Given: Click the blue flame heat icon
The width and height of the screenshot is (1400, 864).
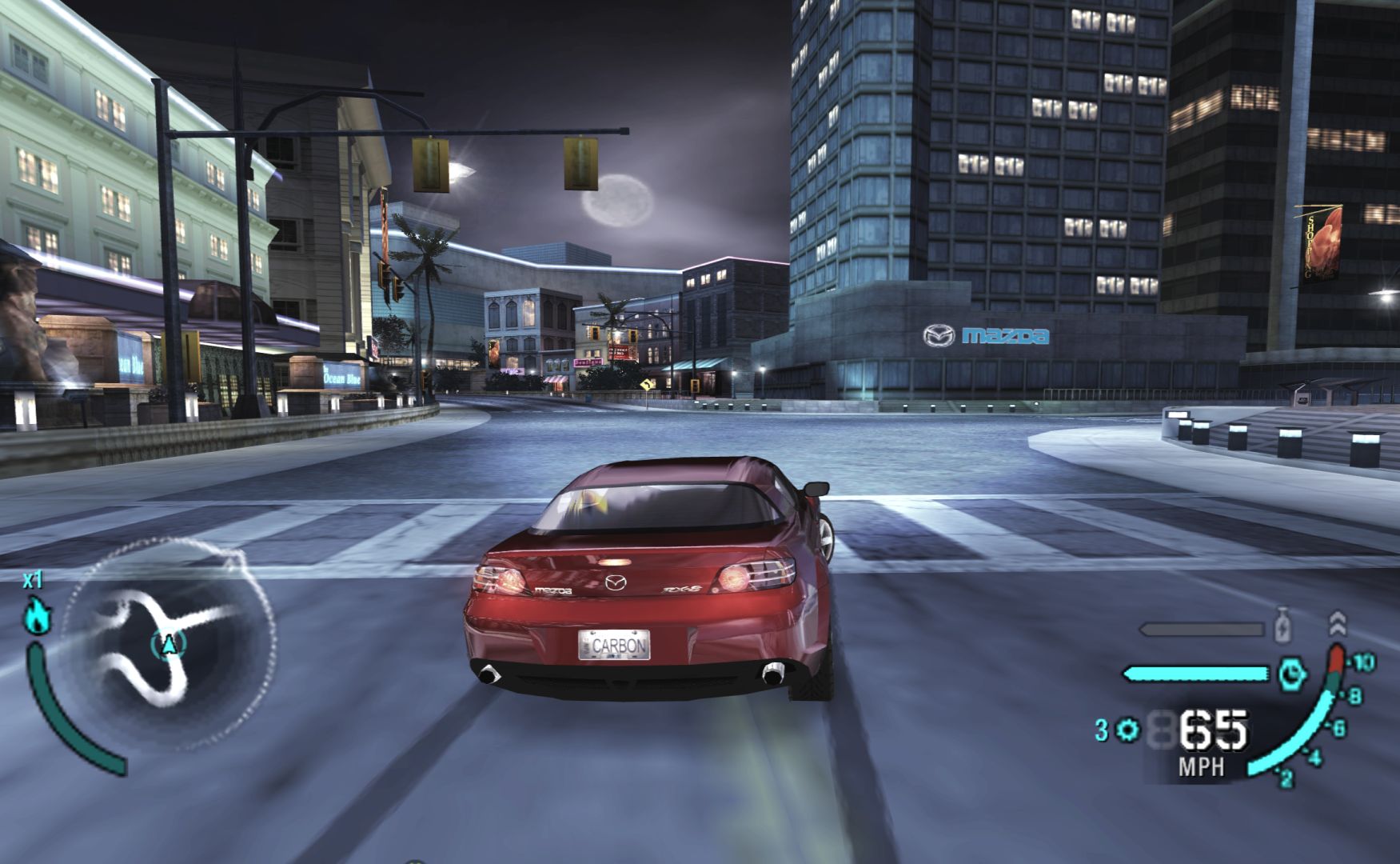Looking at the screenshot, I should point(37,615).
